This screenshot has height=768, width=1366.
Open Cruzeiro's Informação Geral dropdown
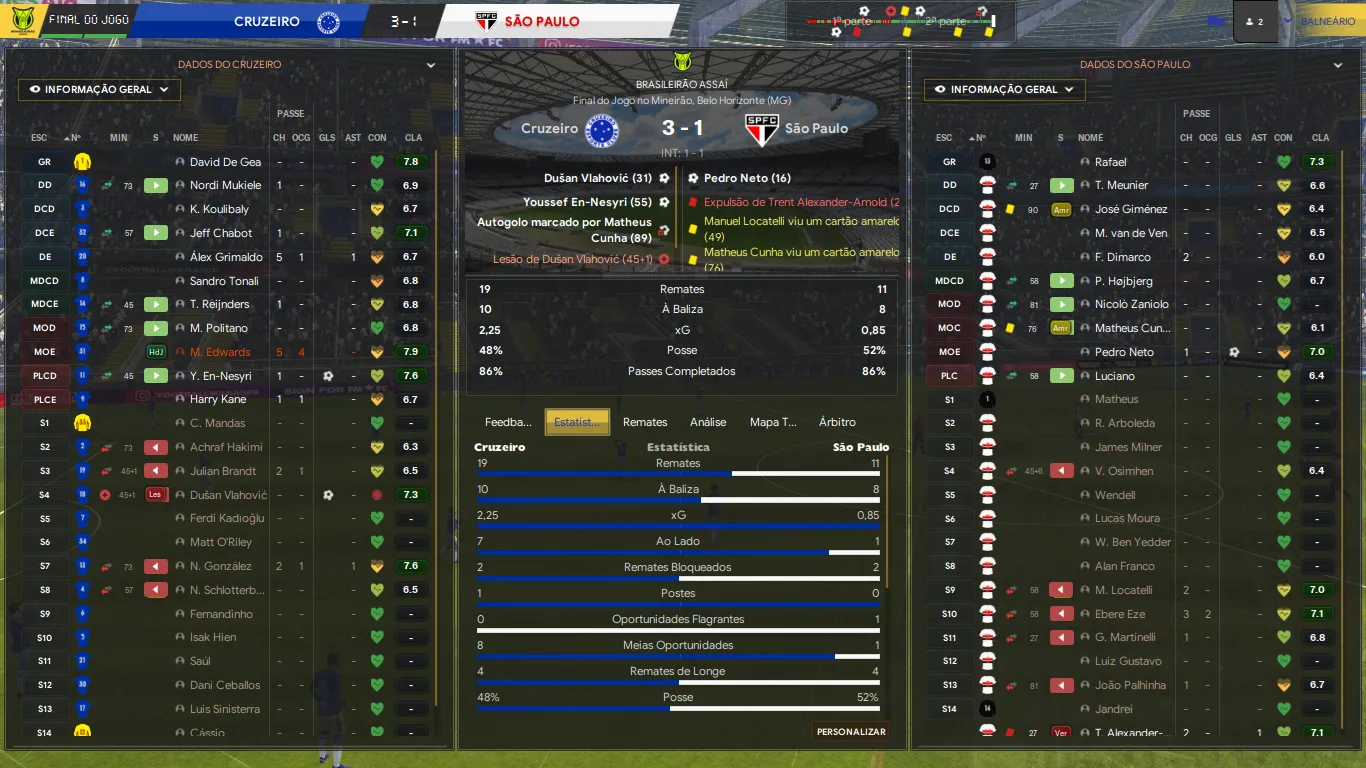click(99, 89)
